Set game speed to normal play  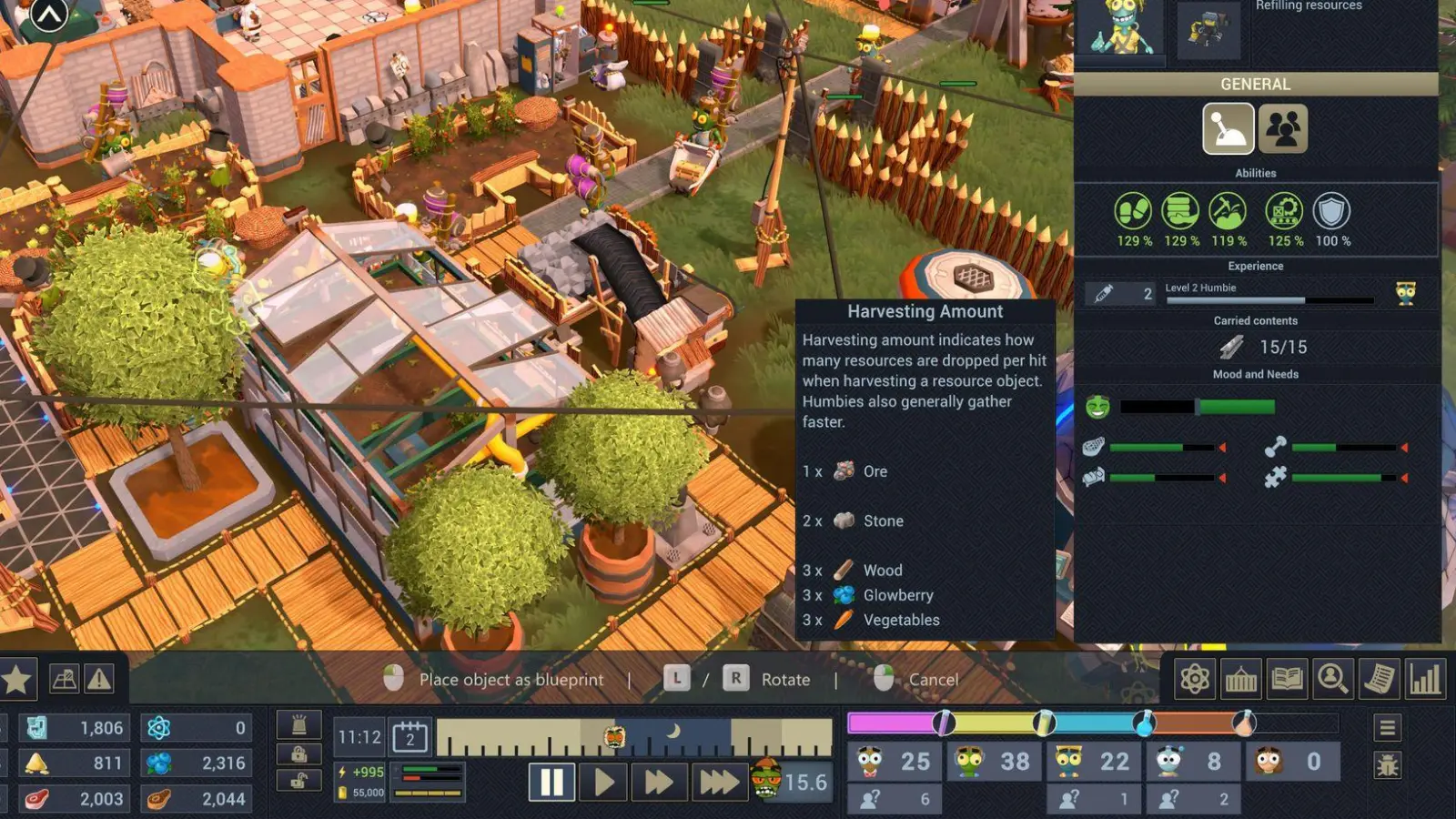(604, 782)
